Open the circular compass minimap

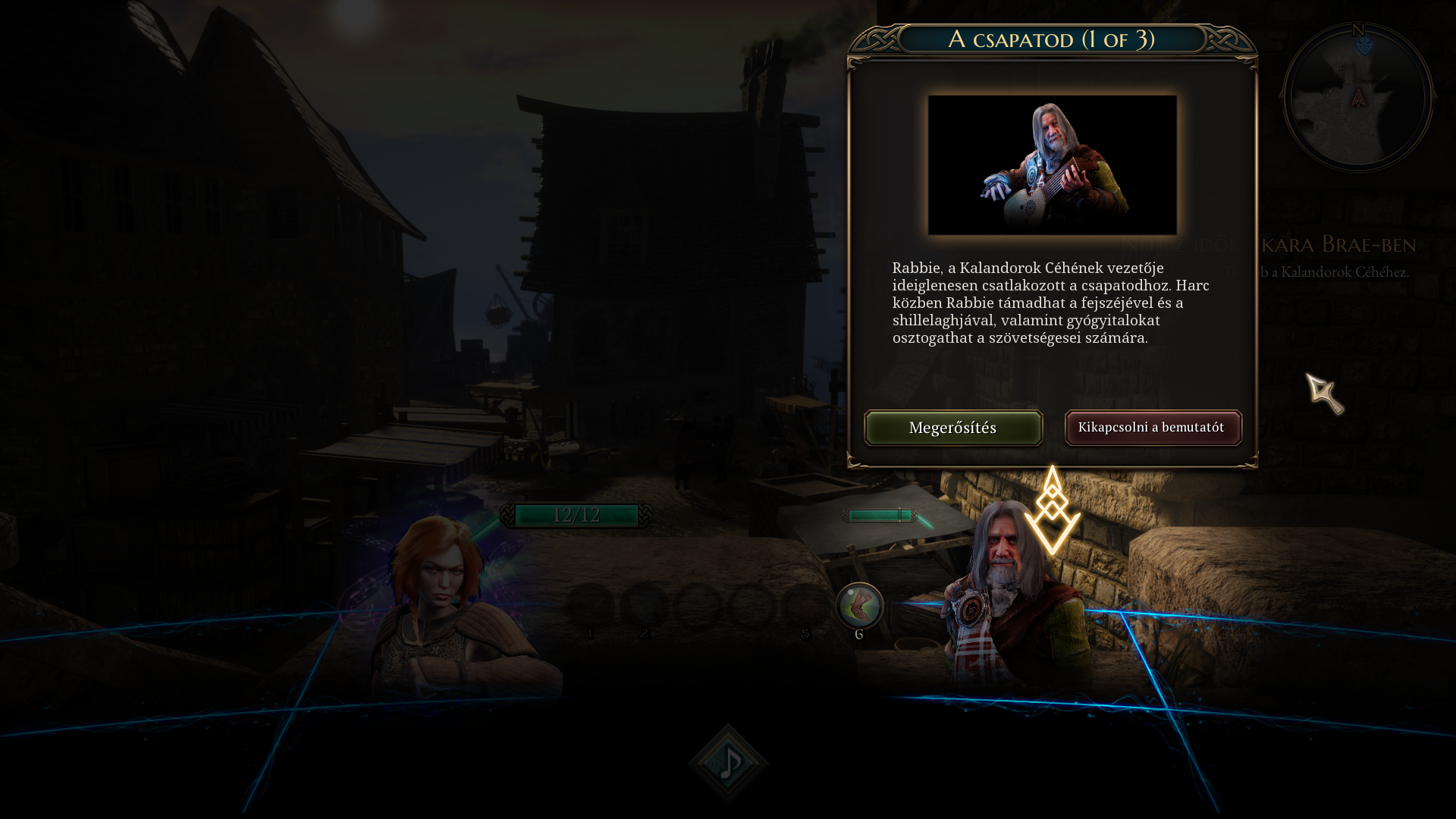(x=1357, y=97)
